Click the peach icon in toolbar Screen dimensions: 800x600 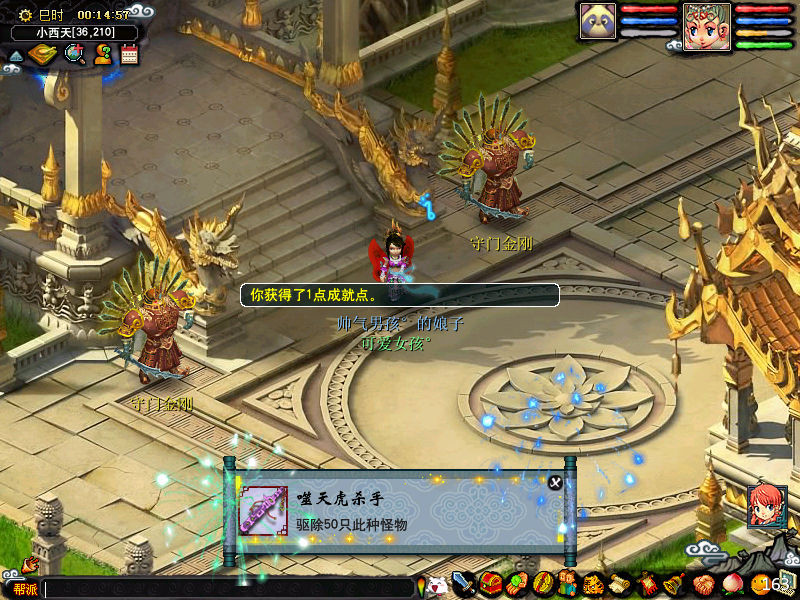point(731,583)
